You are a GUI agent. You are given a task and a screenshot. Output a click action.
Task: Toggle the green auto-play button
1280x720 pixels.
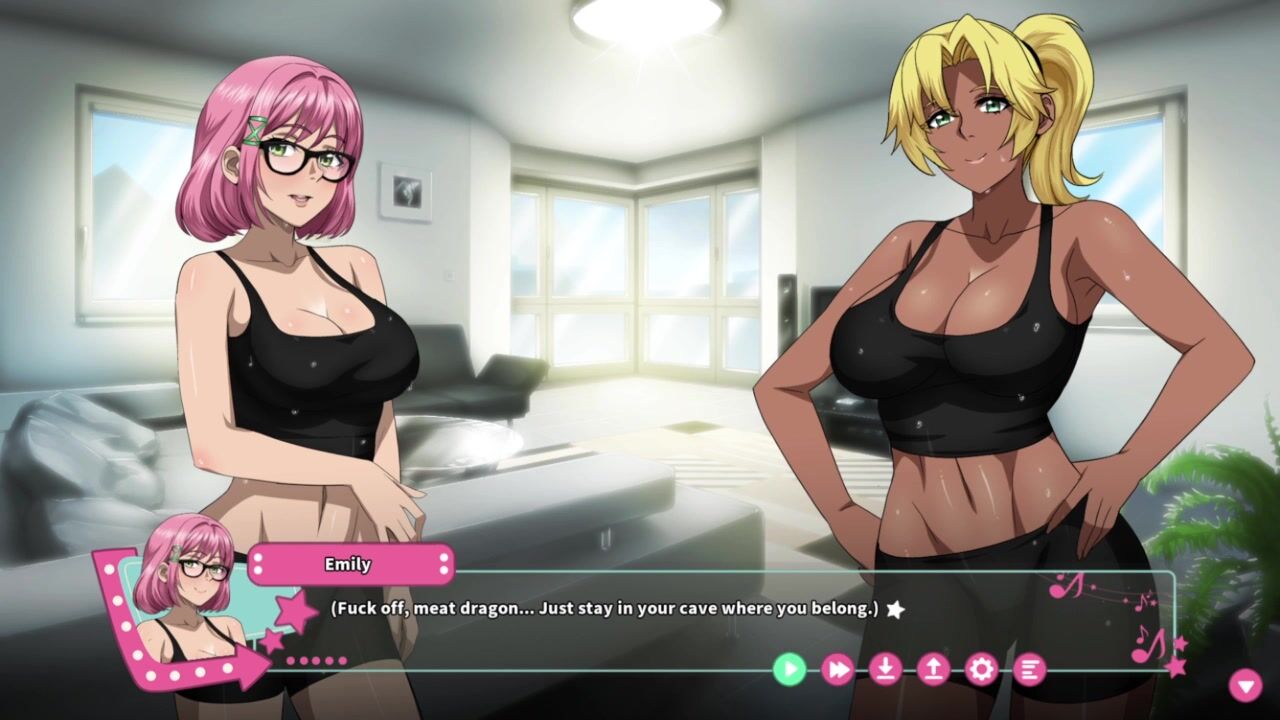coord(789,669)
